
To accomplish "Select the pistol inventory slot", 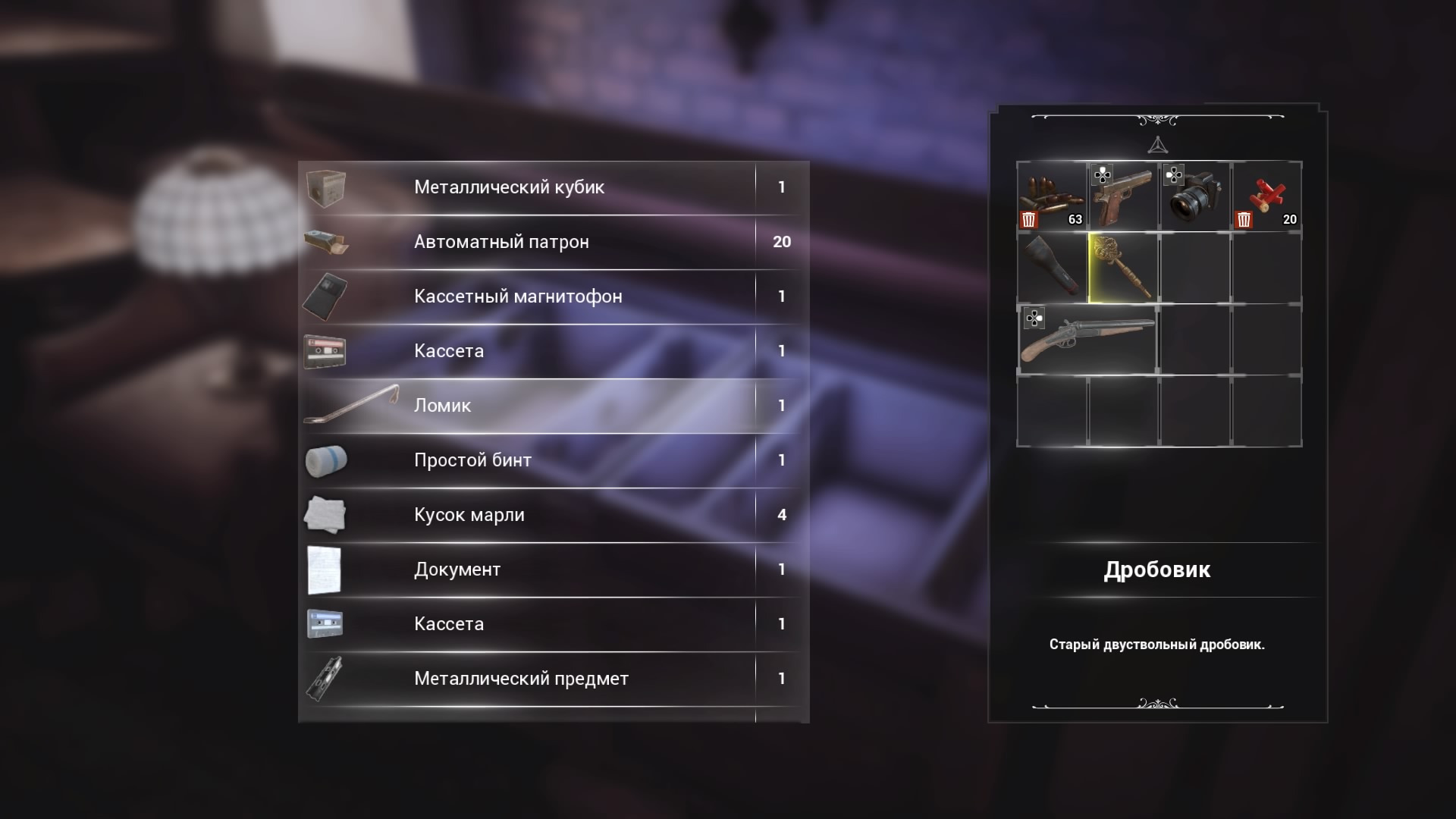I will coord(1124,197).
